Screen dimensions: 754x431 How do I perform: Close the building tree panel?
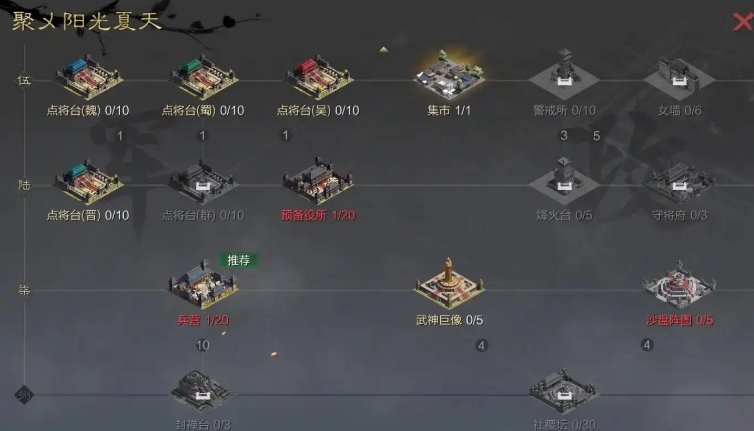(x=742, y=23)
